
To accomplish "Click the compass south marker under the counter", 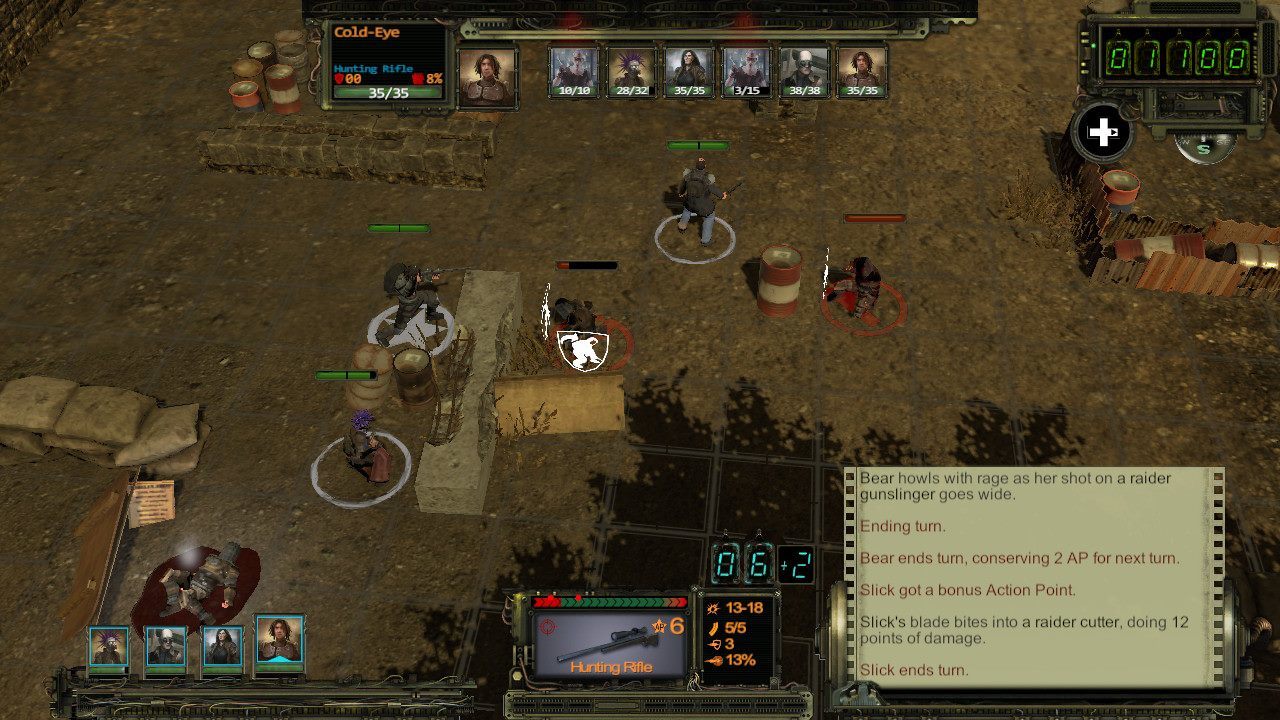I will pos(1202,150).
